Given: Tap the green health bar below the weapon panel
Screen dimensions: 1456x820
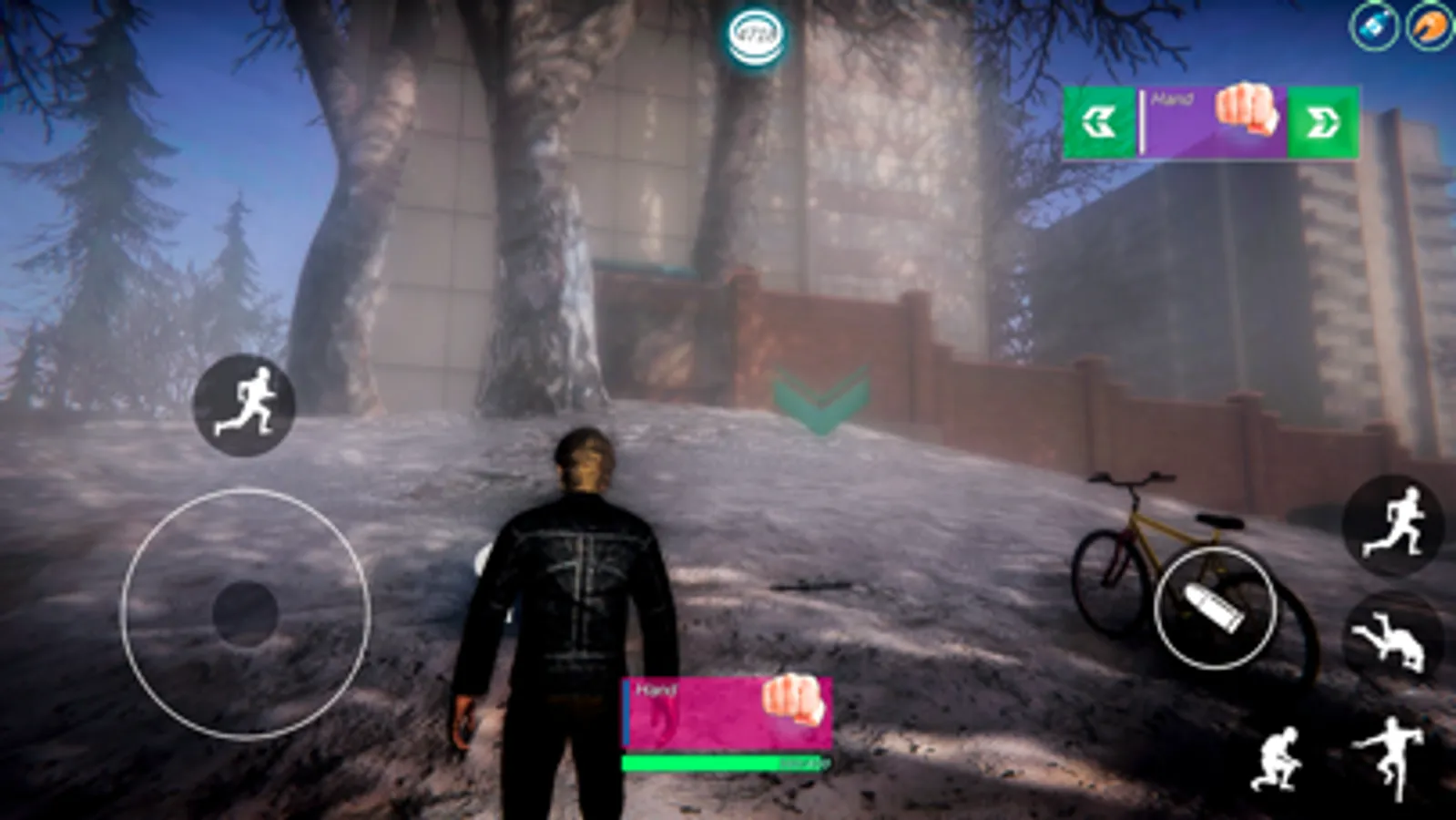Looking at the screenshot, I should 719,764.
